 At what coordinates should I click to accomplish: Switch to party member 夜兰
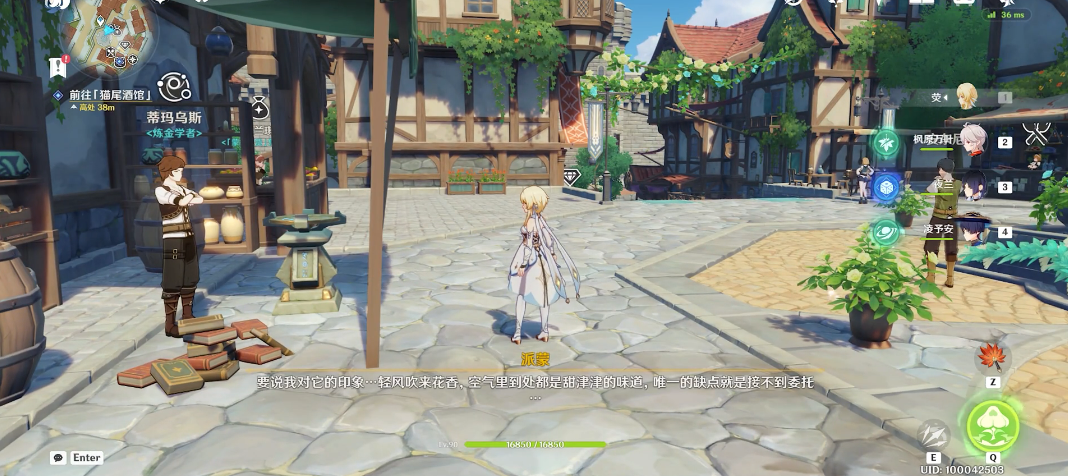click(x=973, y=185)
